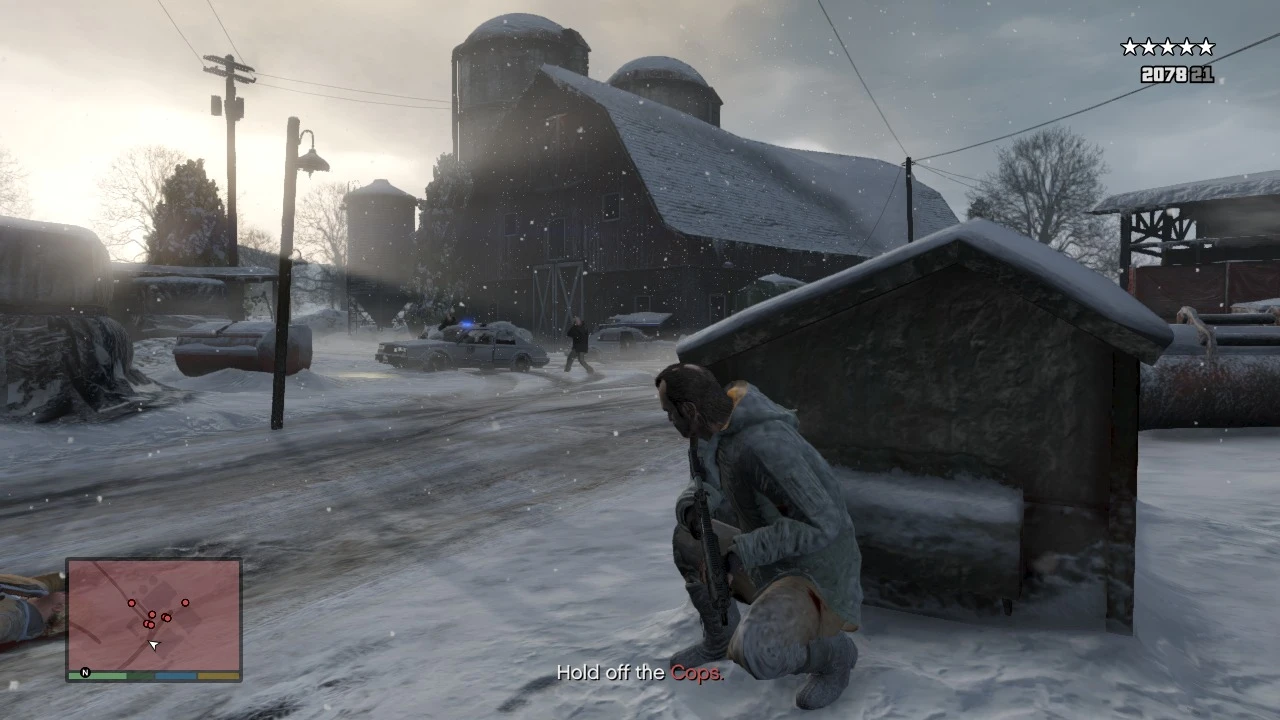Click the rightmost enemy blip on minimap
This screenshot has width=1280, height=720.
click(185, 603)
